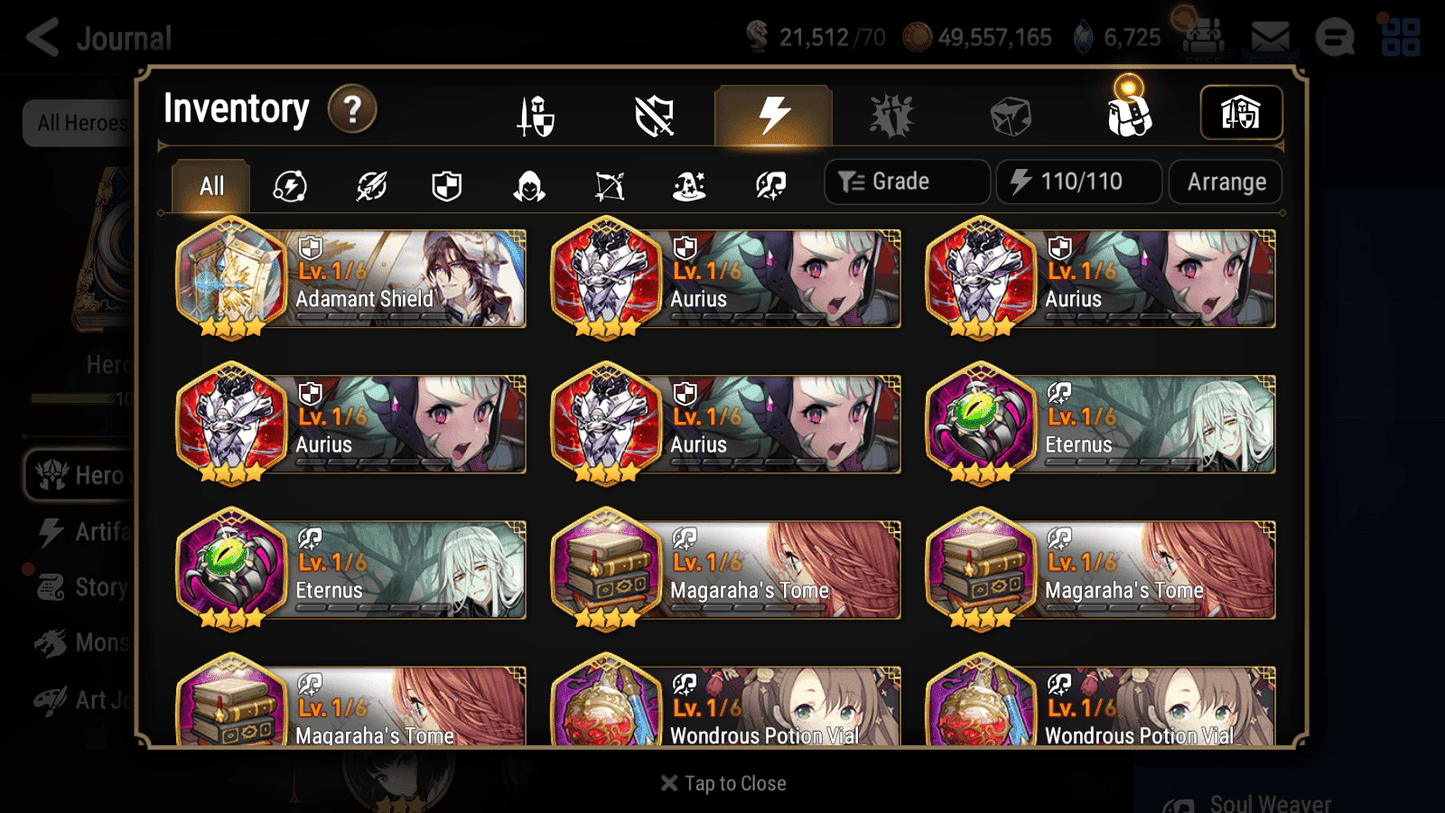Open the chat icon
1445x813 pixels.
coord(1334,37)
